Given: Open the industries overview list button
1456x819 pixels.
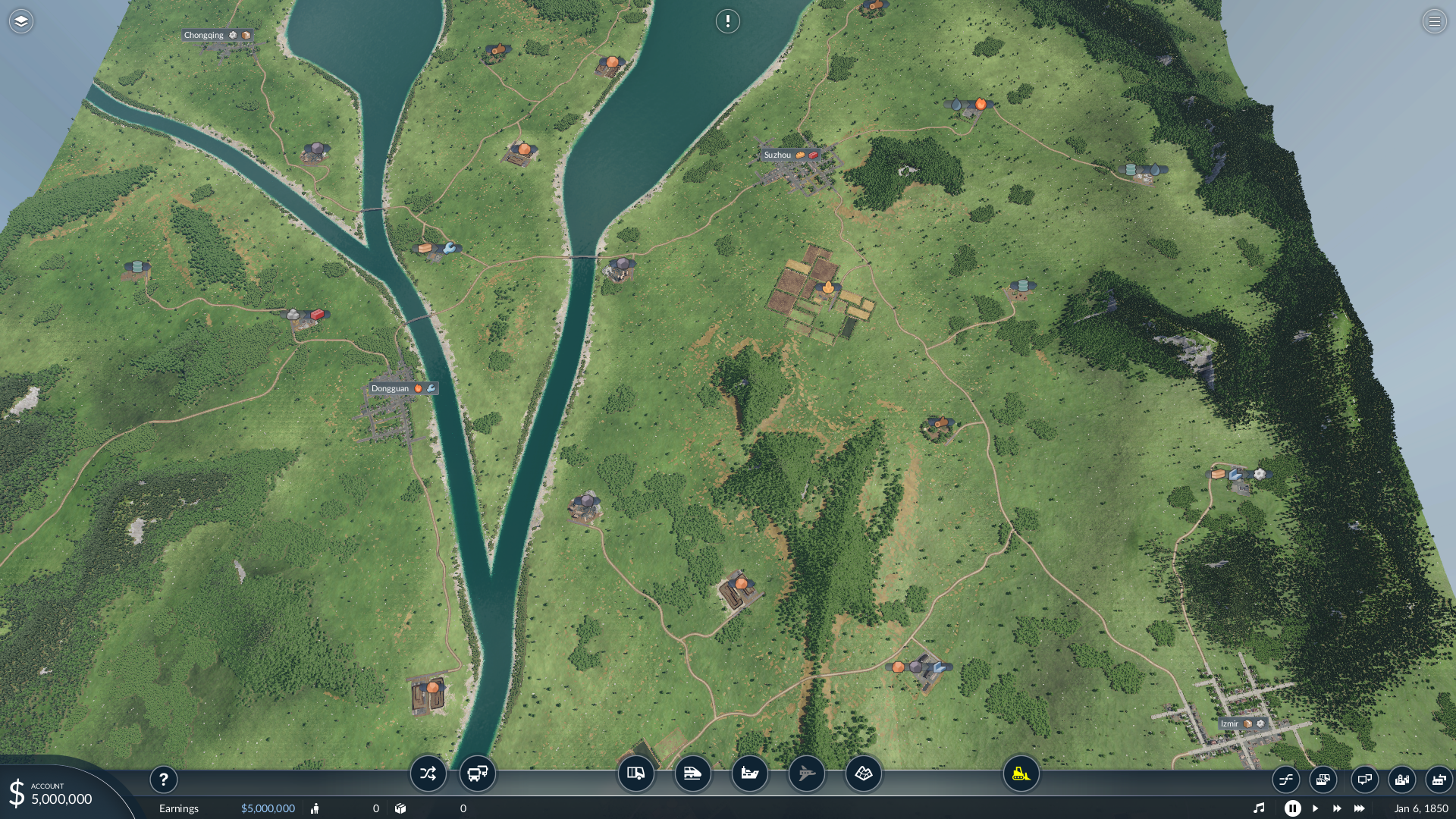Looking at the screenshot, I should 1439,779.
